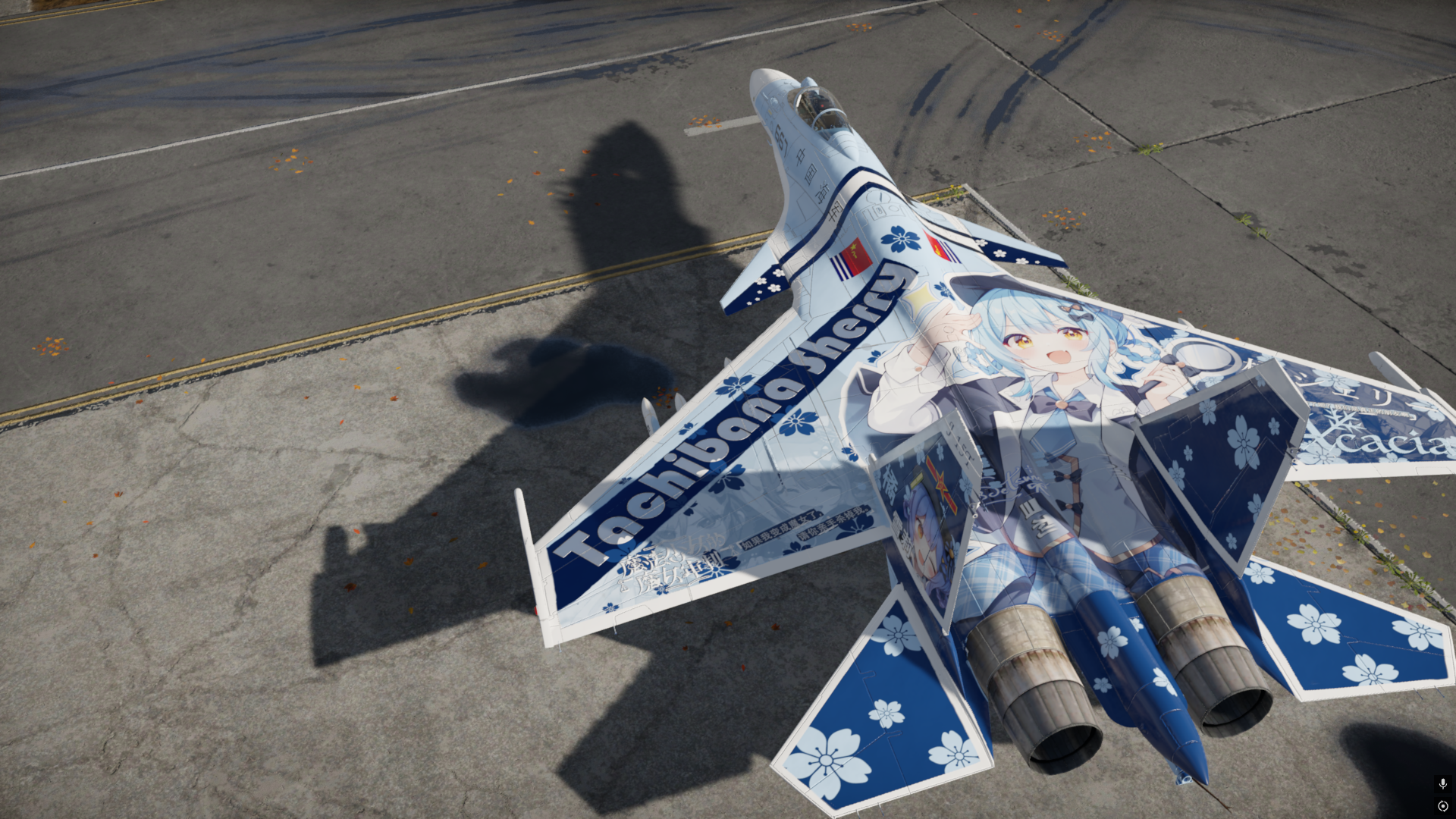Screen dimensions: 1456x819
Task: Toggle the microphone overlay icon
Action: (x=1442, y=783)
